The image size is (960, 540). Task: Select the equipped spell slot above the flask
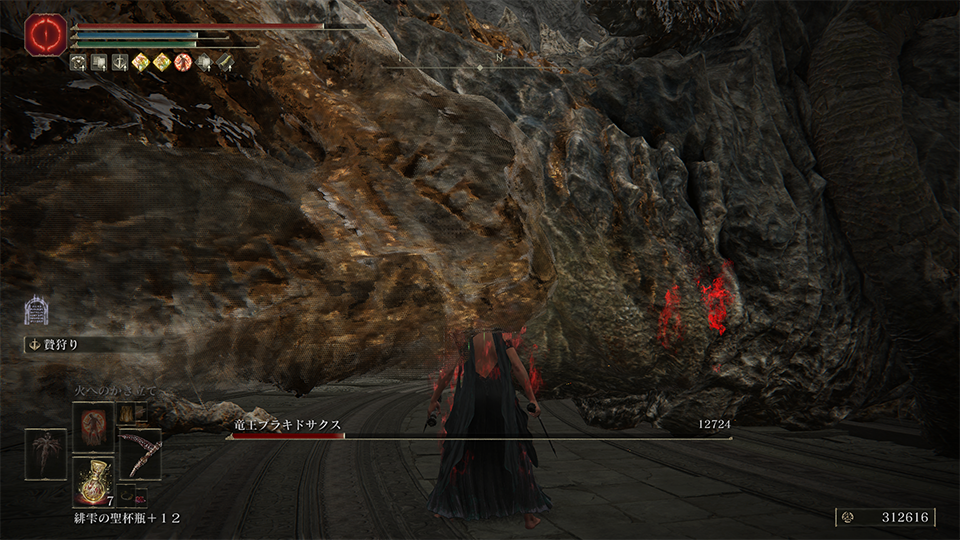(x=95, y=425)
